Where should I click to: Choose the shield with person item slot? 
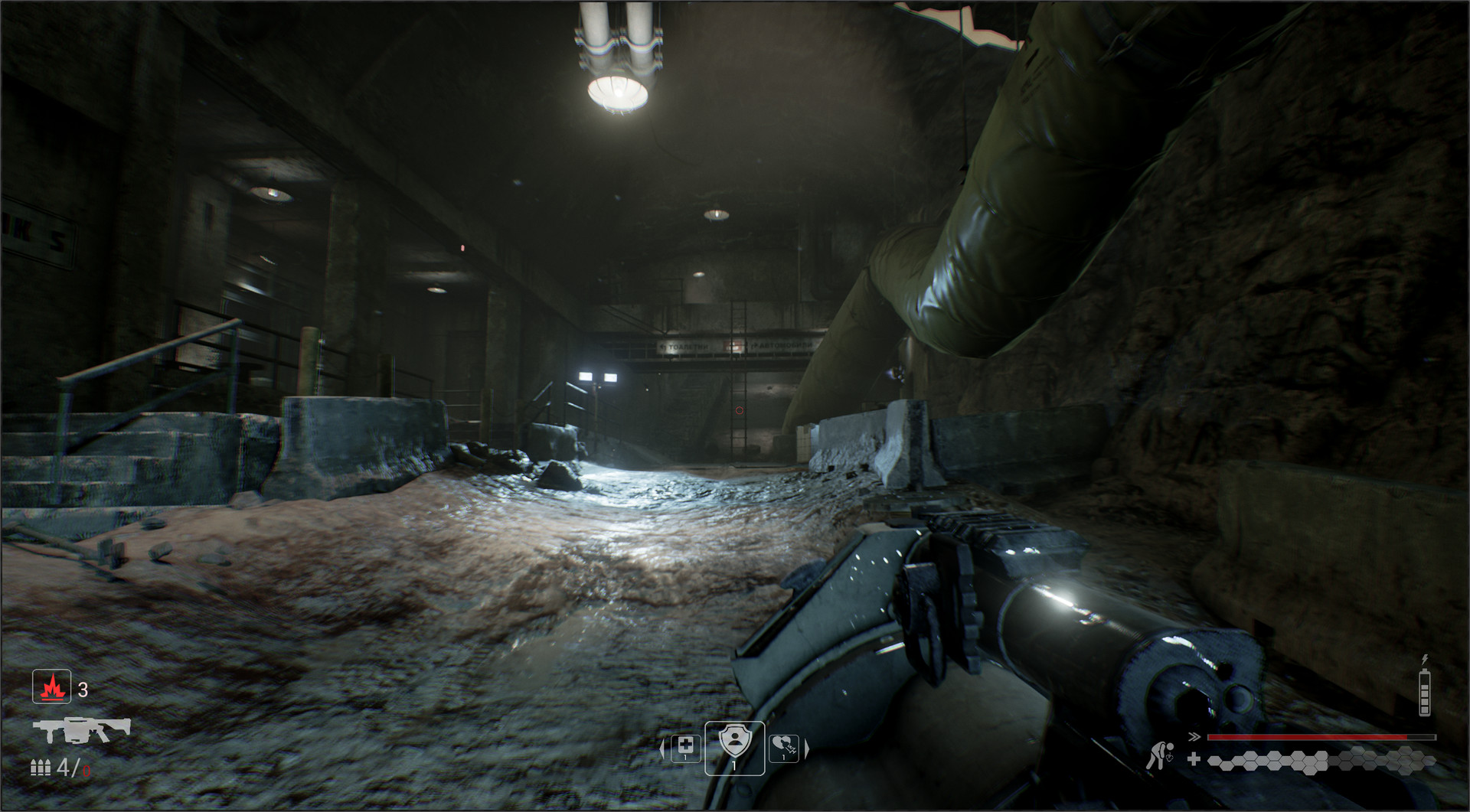734,746
